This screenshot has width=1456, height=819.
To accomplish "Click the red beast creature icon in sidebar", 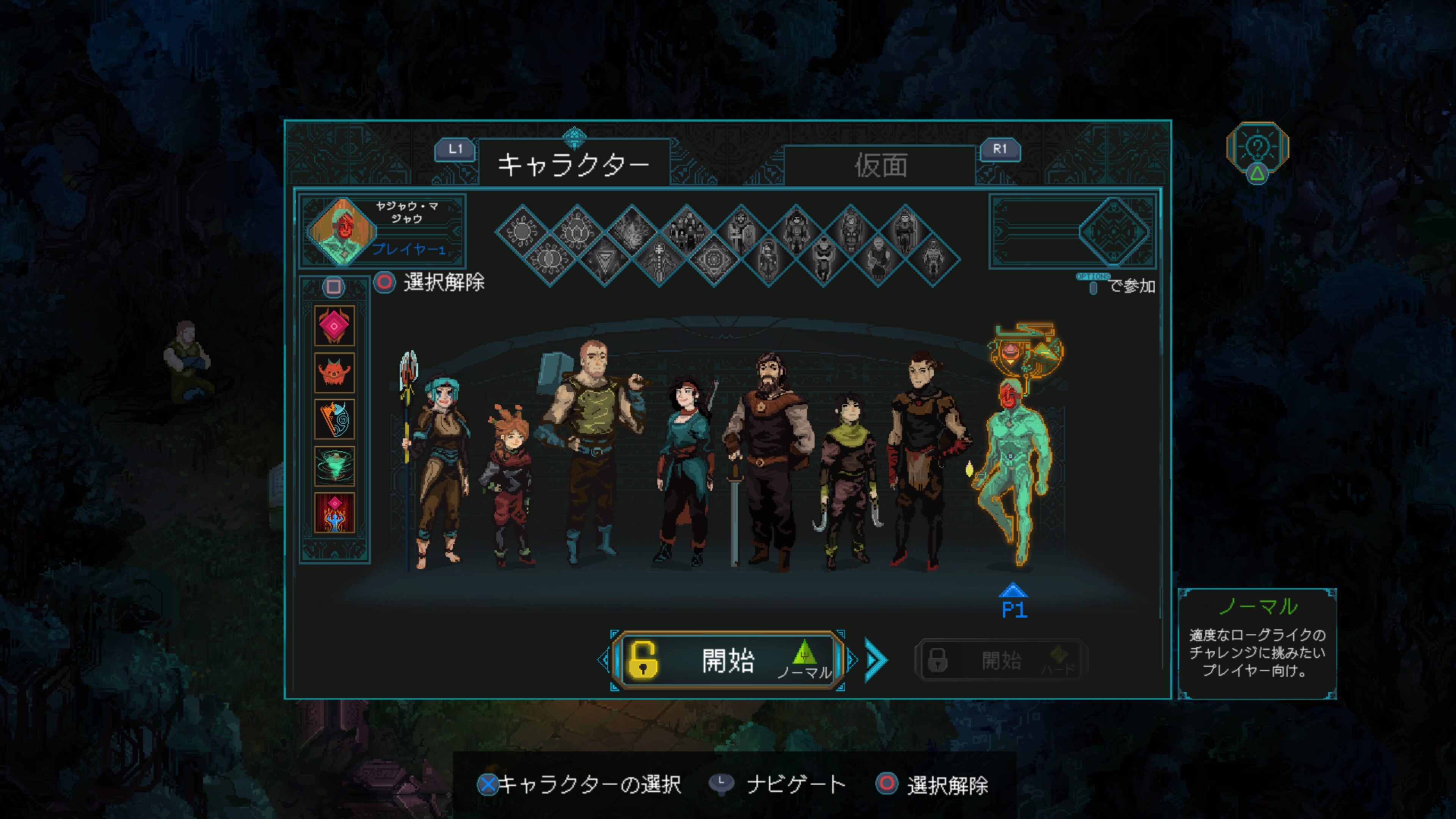I will click(x=335, y=372).
